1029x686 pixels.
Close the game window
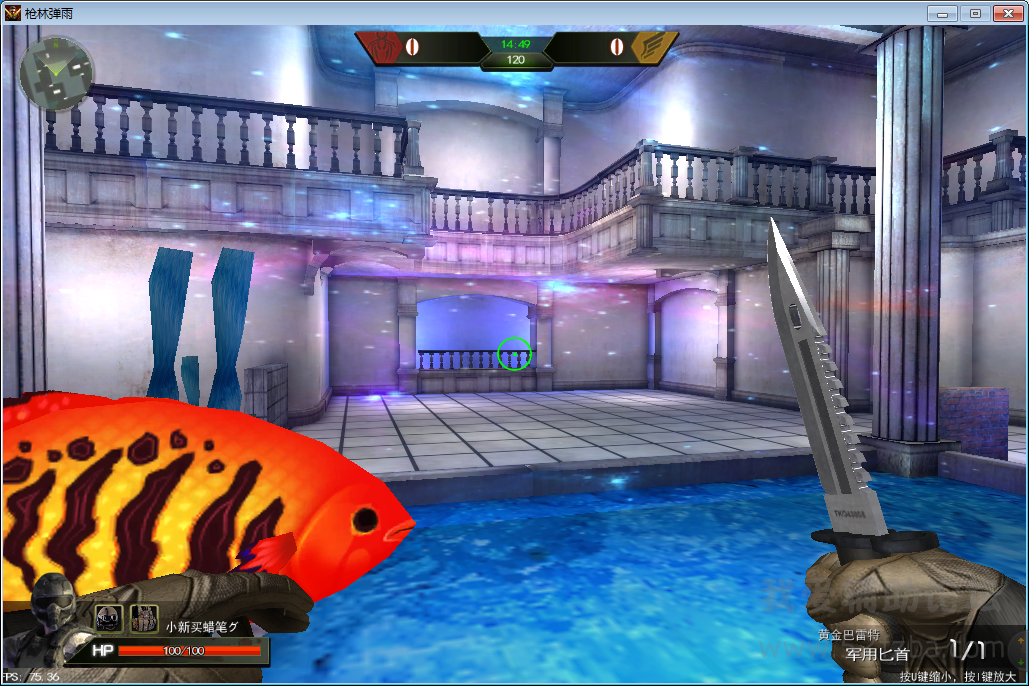click(1006, 13)
